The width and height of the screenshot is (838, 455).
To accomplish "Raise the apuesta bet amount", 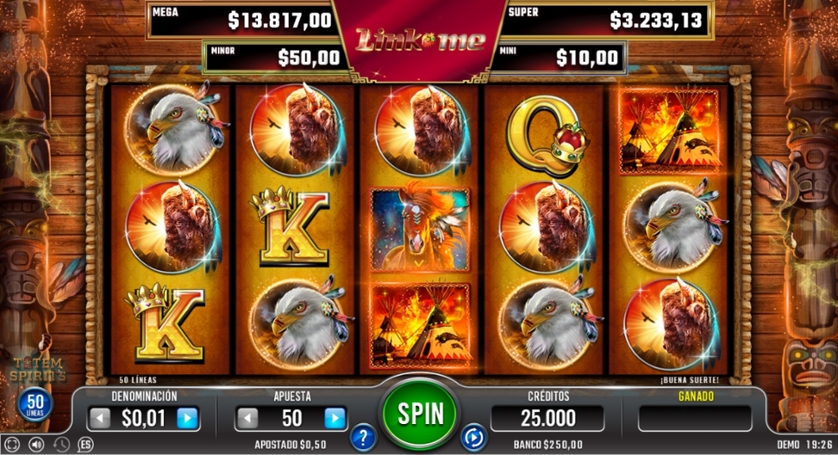I will point(335,418).
